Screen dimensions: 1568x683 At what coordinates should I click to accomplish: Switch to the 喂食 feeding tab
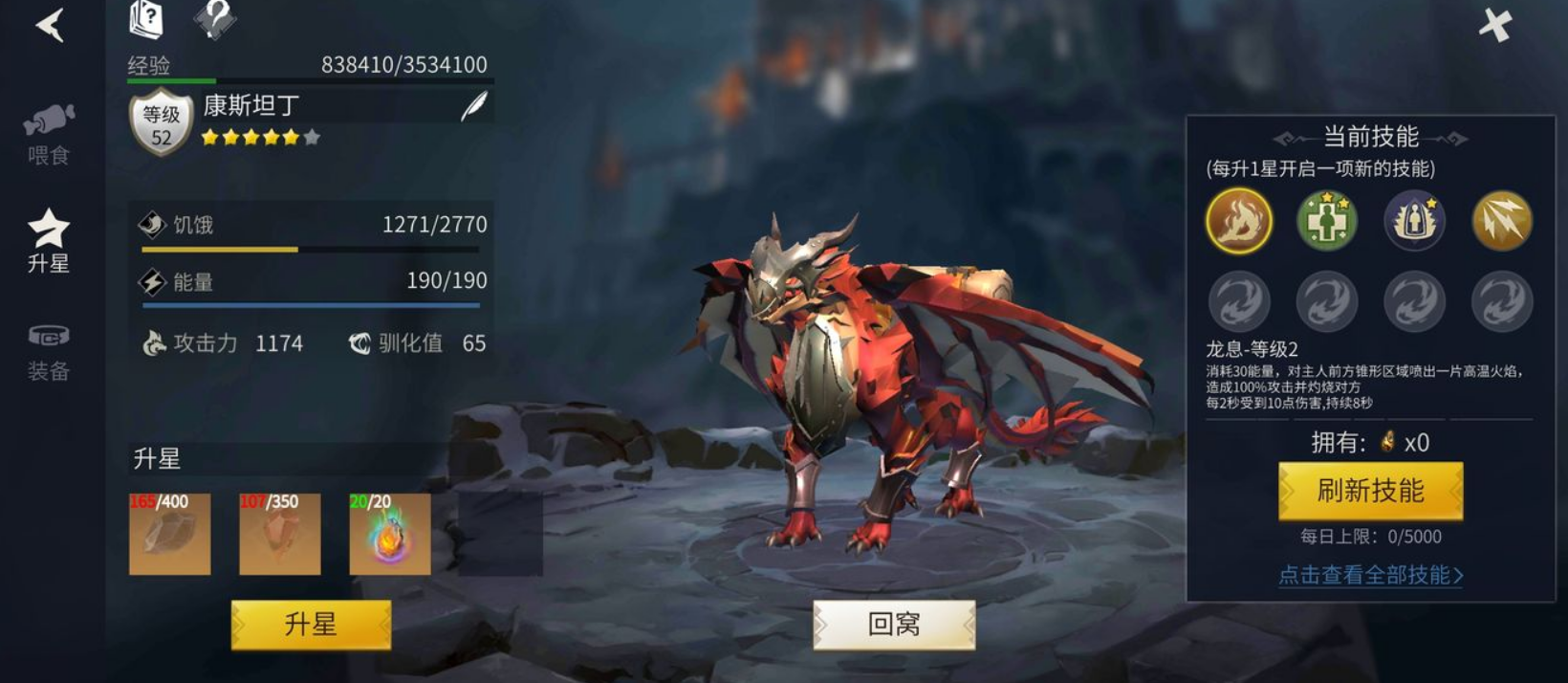click(49, 134)
